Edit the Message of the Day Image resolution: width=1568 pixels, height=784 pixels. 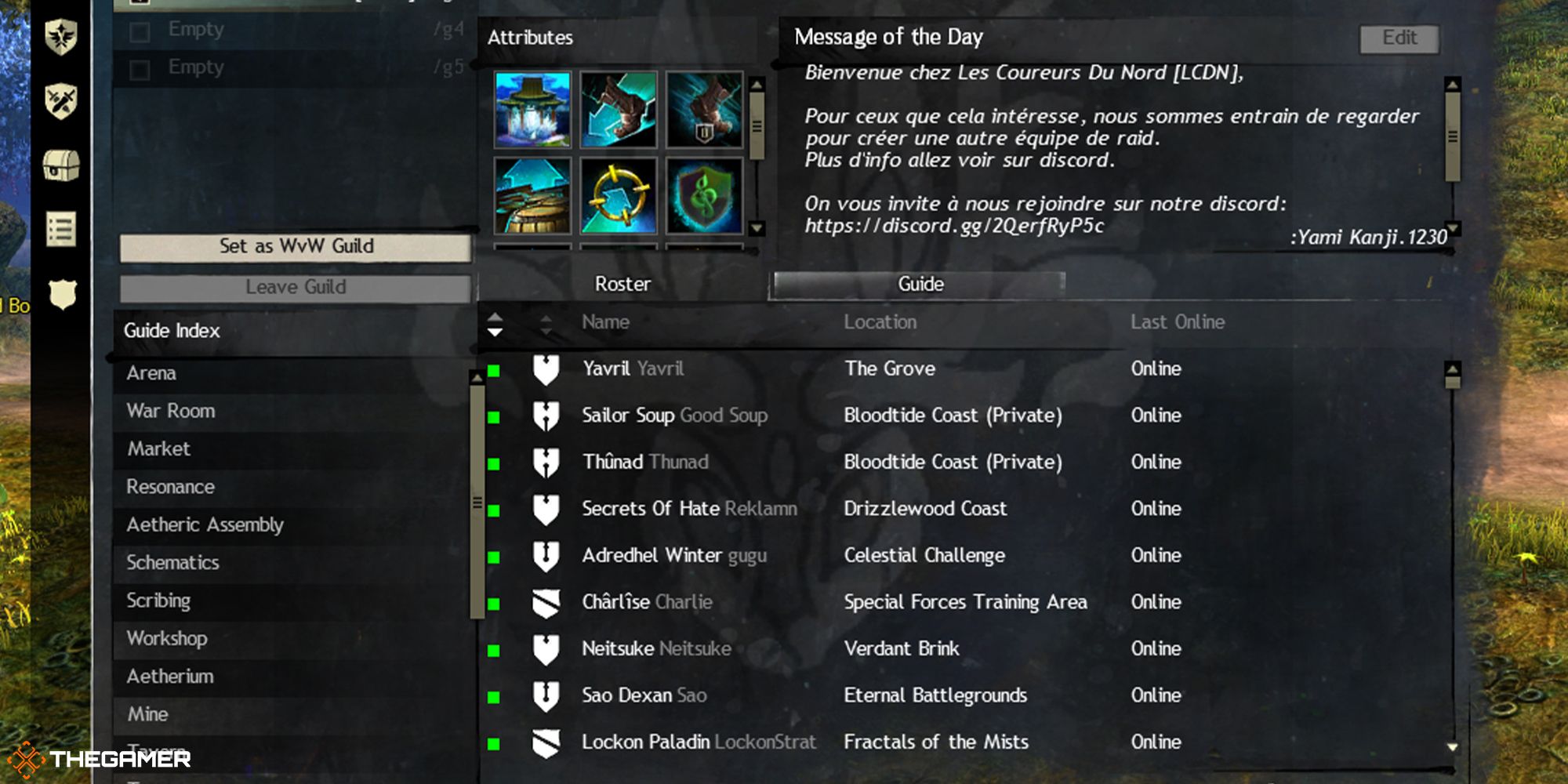click(1399, 38)
